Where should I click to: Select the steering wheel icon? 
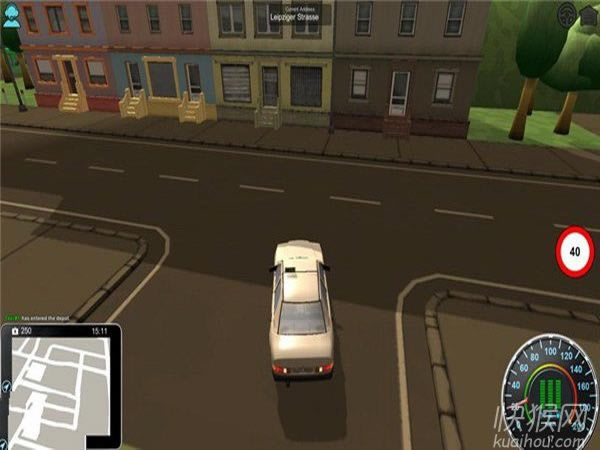(568, 13)
